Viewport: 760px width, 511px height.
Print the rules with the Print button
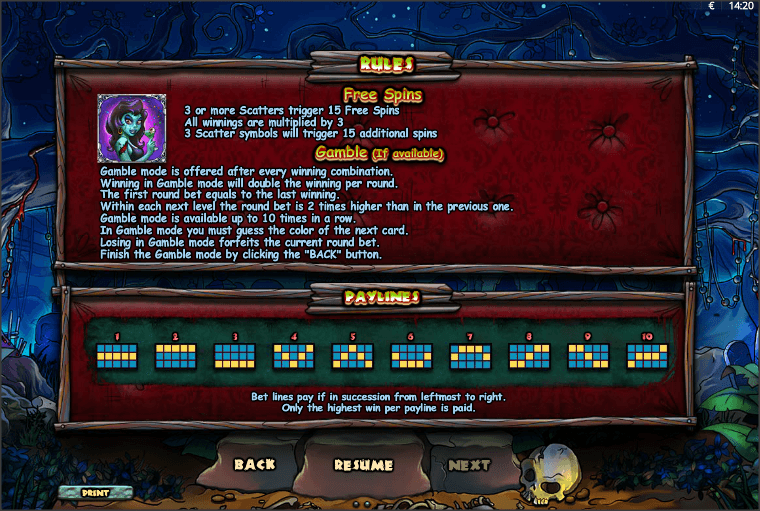pos(95,492)
